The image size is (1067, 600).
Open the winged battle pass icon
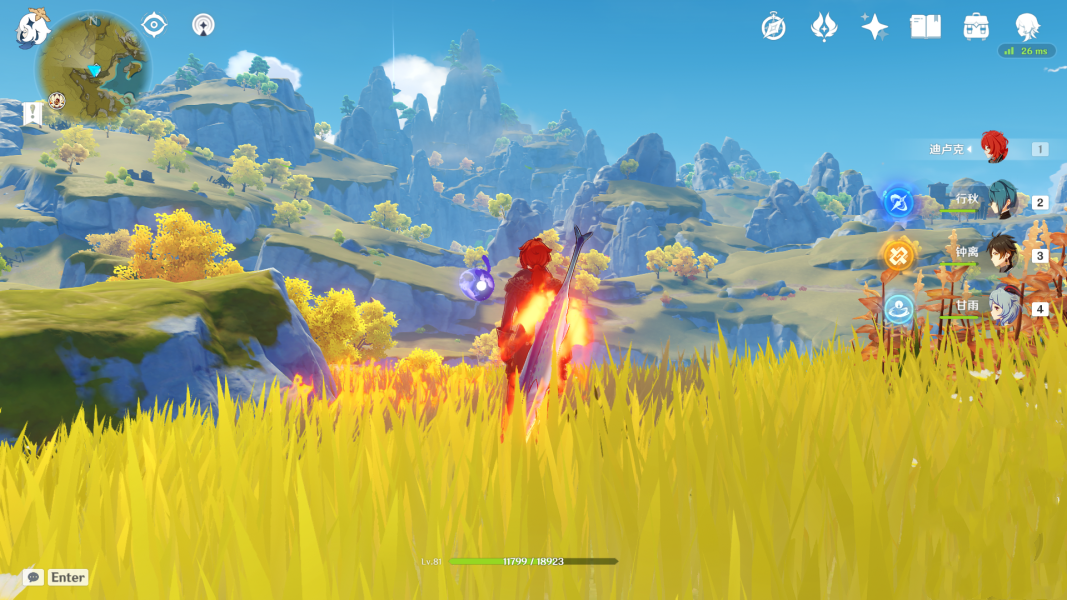point(823,27)
